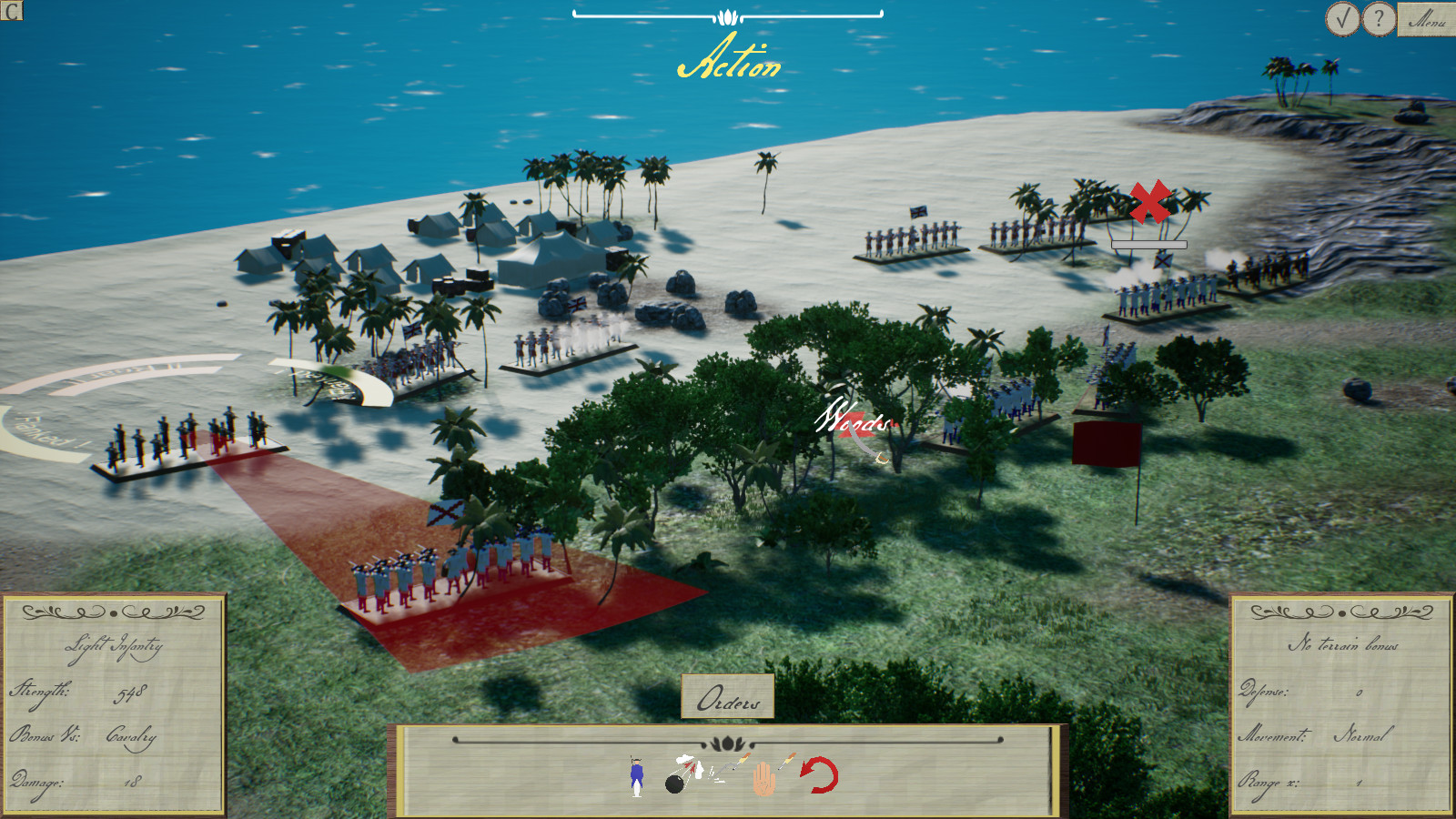Viewport: 1456px width, 819px height.
Task: Order unit to halt with hand icon
Action: pos(764,778)
